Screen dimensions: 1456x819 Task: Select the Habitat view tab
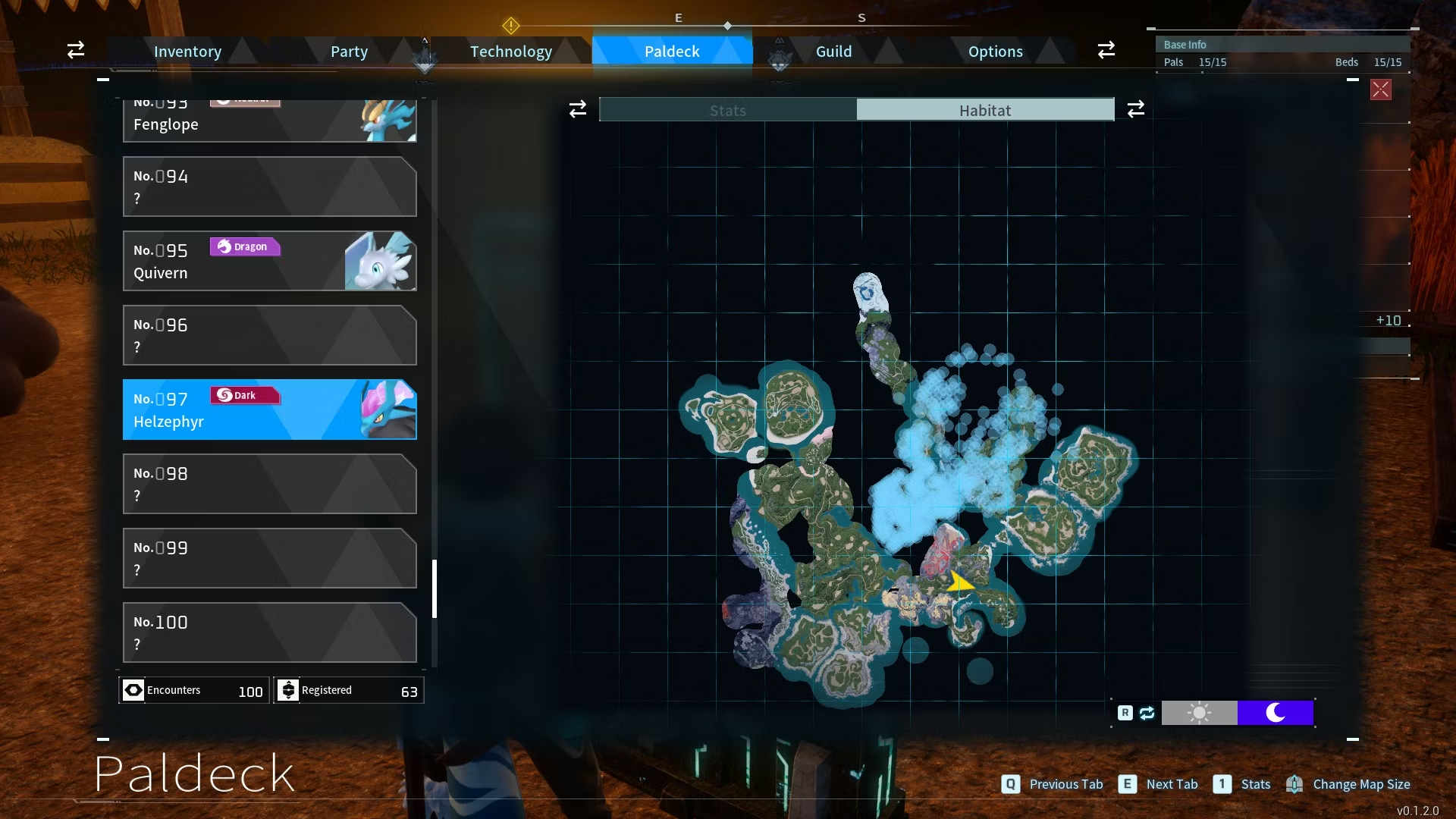click(985, 110)
